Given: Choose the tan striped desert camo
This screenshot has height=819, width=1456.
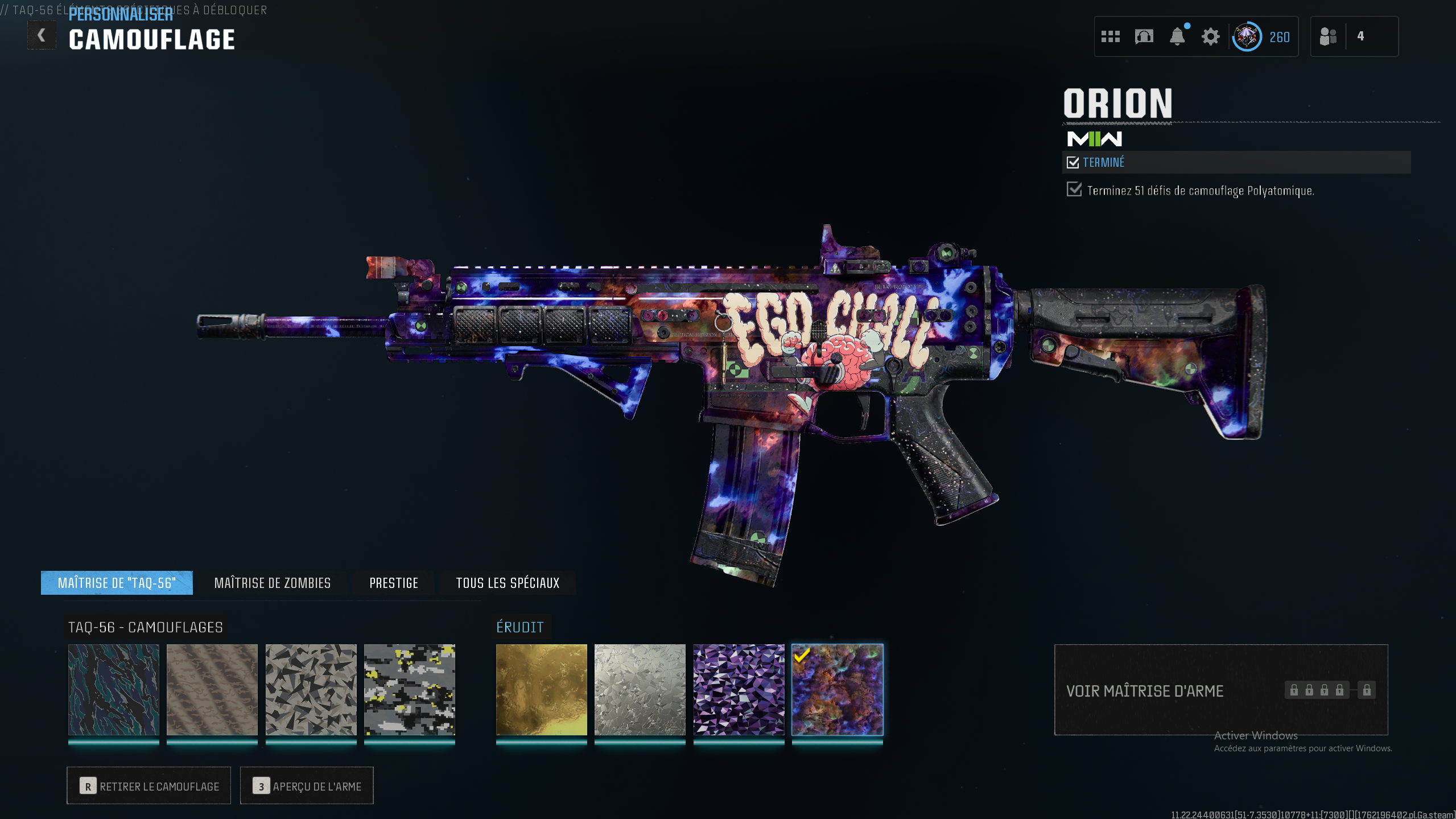Looking at the screenshot, I should coord(212,690).
